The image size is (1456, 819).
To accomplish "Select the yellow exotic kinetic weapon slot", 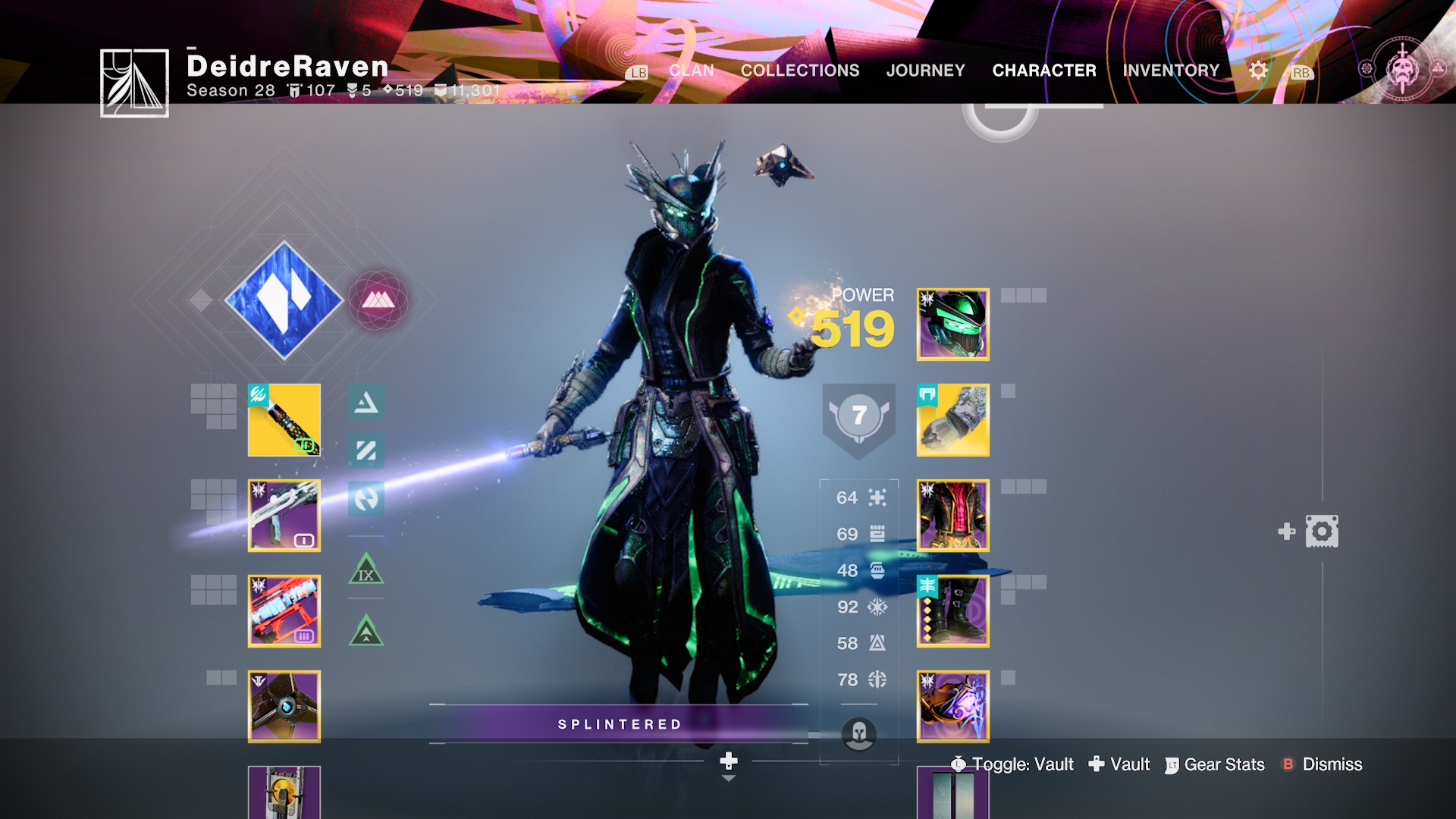I will [284, 420].
